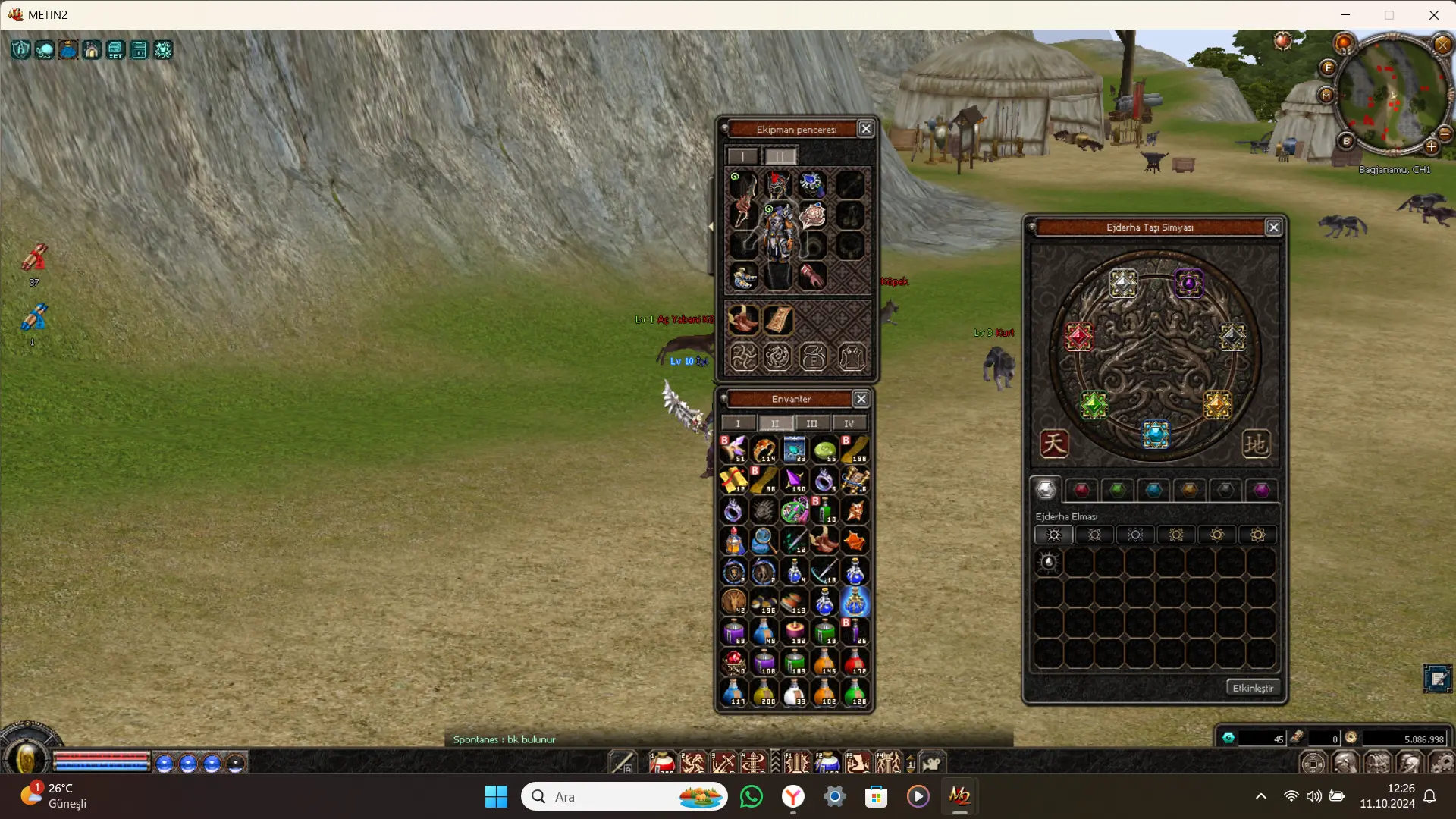
Task: Zoom in the minimap with plus button
Action: tap(1431, 146)
